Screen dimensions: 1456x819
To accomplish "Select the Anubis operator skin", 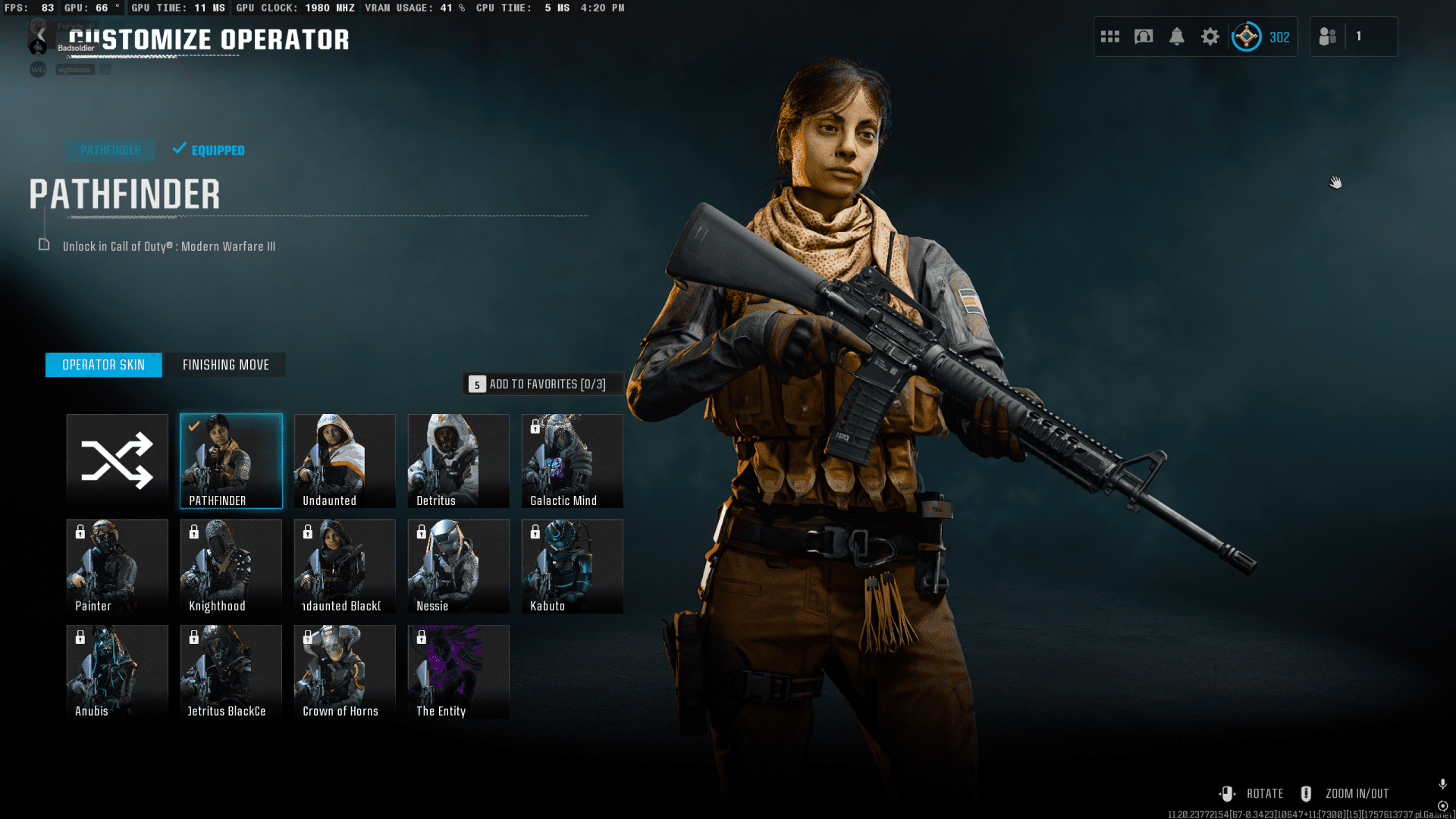I will [118, 671].
